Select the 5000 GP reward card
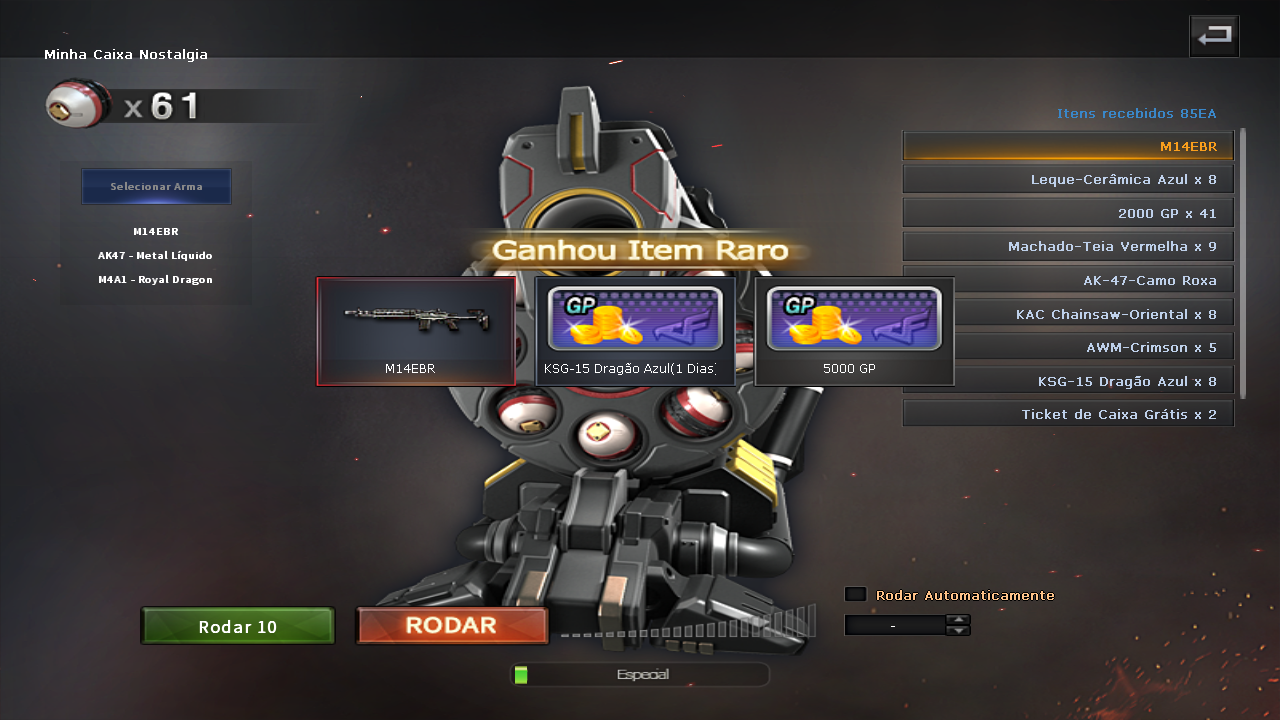The width and height of the screenshot is (1280, 720). tap(854, 331)
